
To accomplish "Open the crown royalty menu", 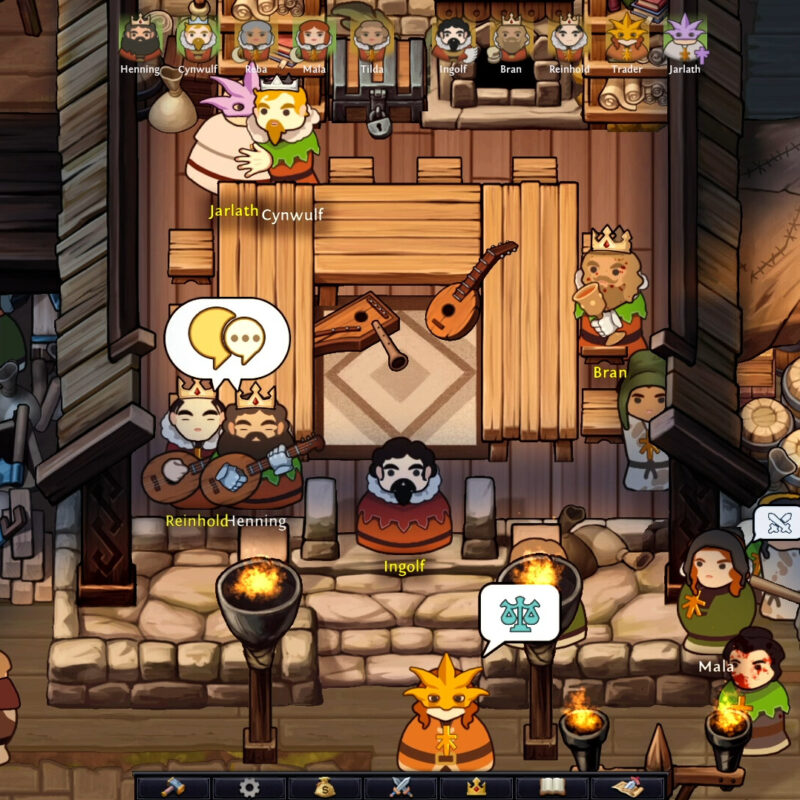I will pyautogui.click(x=477, y=787).
